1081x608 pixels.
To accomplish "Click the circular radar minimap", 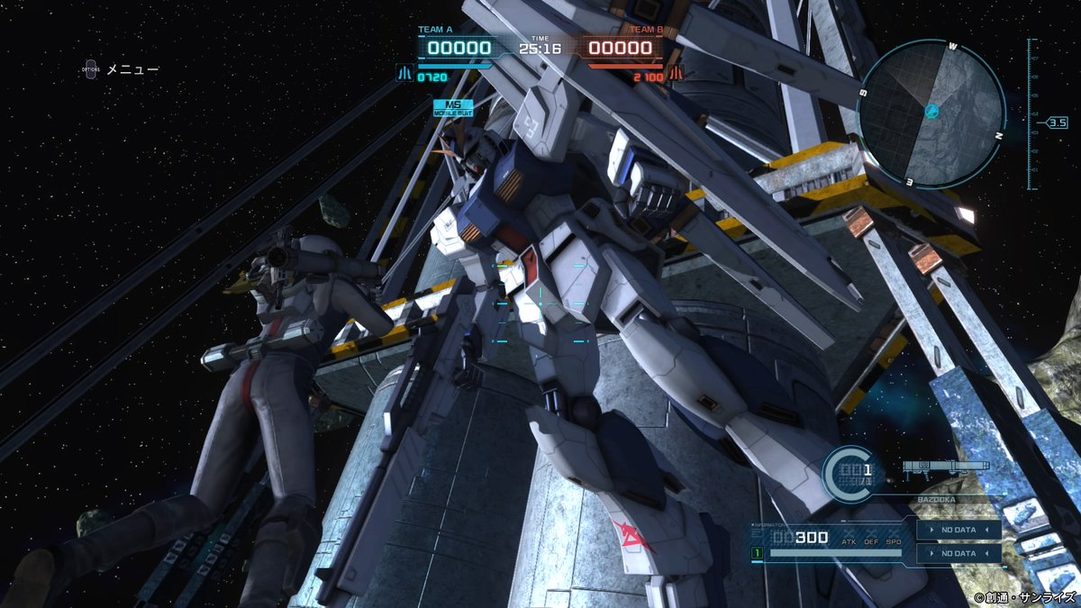I will (931, 113).
